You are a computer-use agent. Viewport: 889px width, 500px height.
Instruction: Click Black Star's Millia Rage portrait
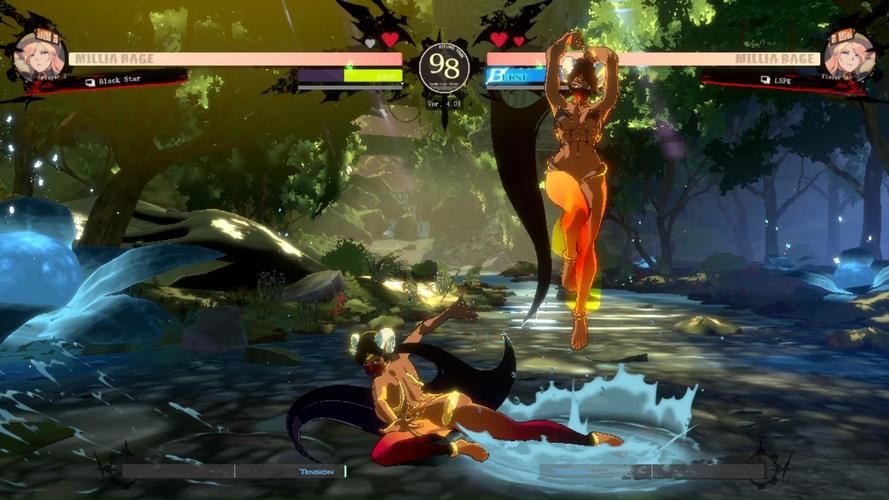[39, 56]
